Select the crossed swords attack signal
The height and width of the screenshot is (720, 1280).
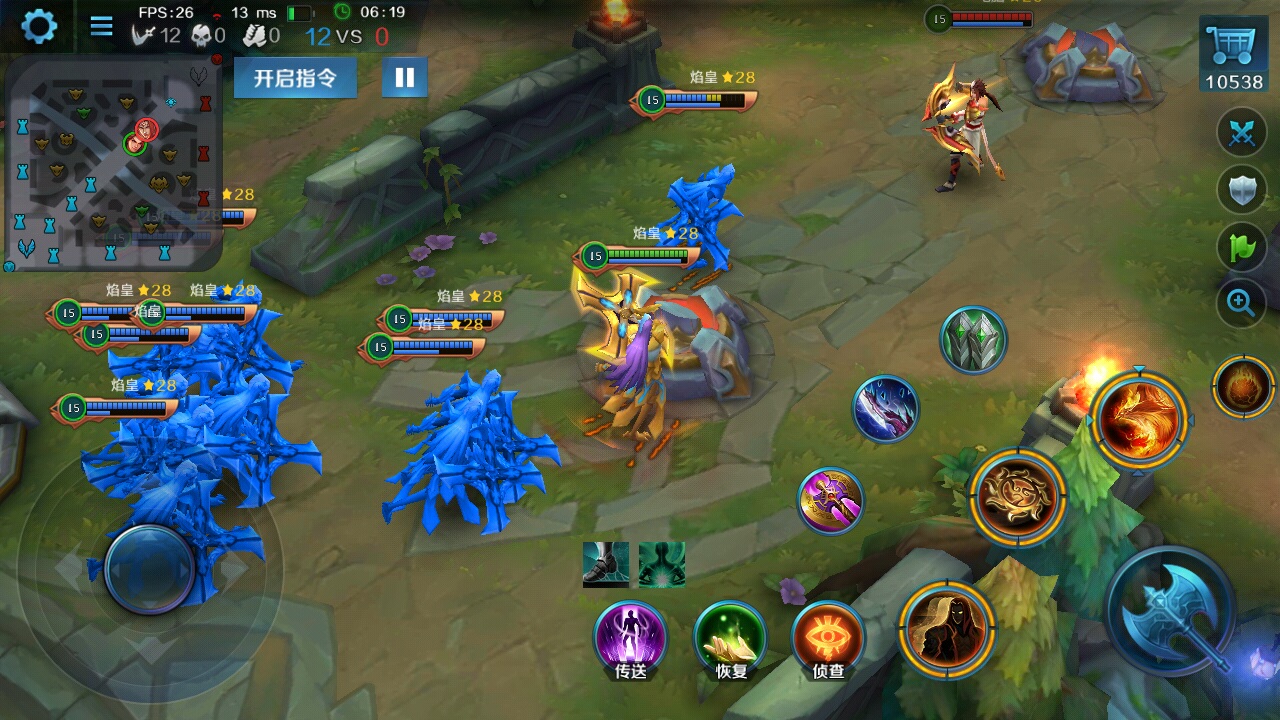point(1241,133)
